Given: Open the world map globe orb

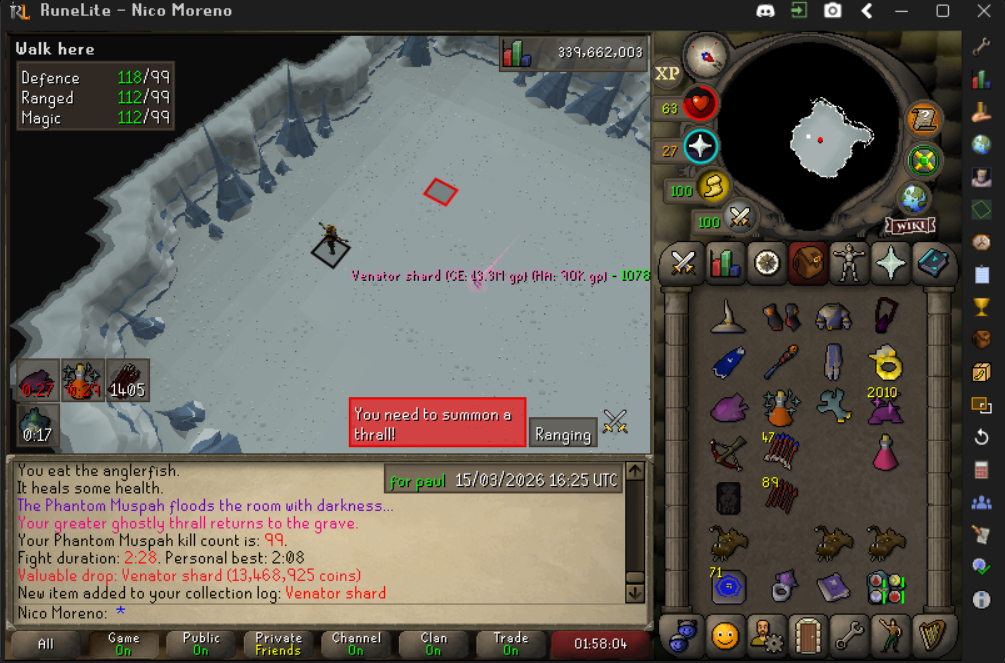Looking at the screenshot, I should [x=914, y=195].
